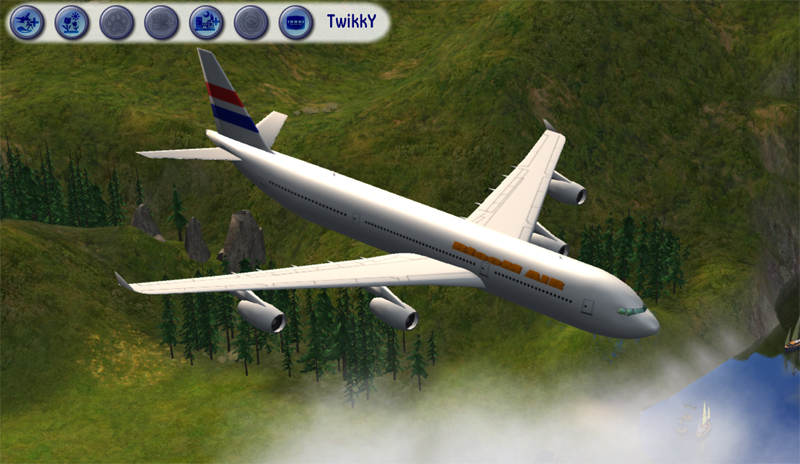Select the flowers and sun icon
This screenshot has width=800, height=464.
[x=72, y=22]
